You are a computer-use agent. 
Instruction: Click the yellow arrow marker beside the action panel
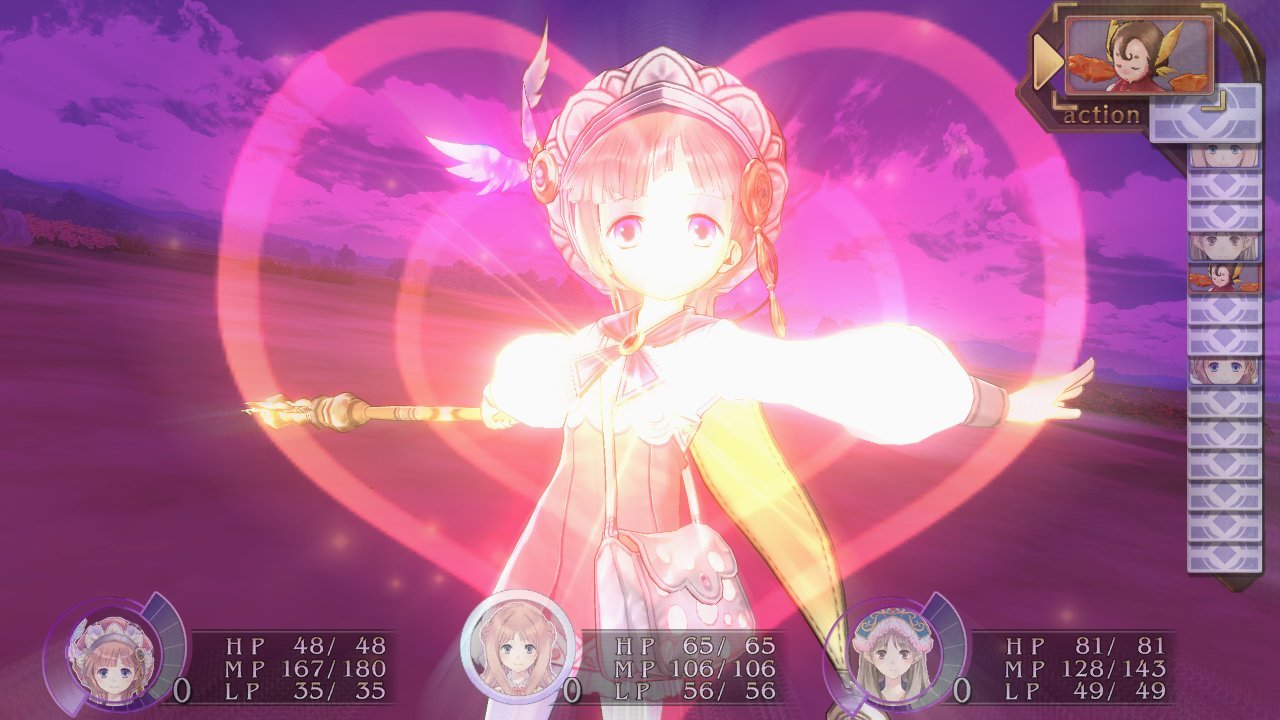[x=1048, y=58]
